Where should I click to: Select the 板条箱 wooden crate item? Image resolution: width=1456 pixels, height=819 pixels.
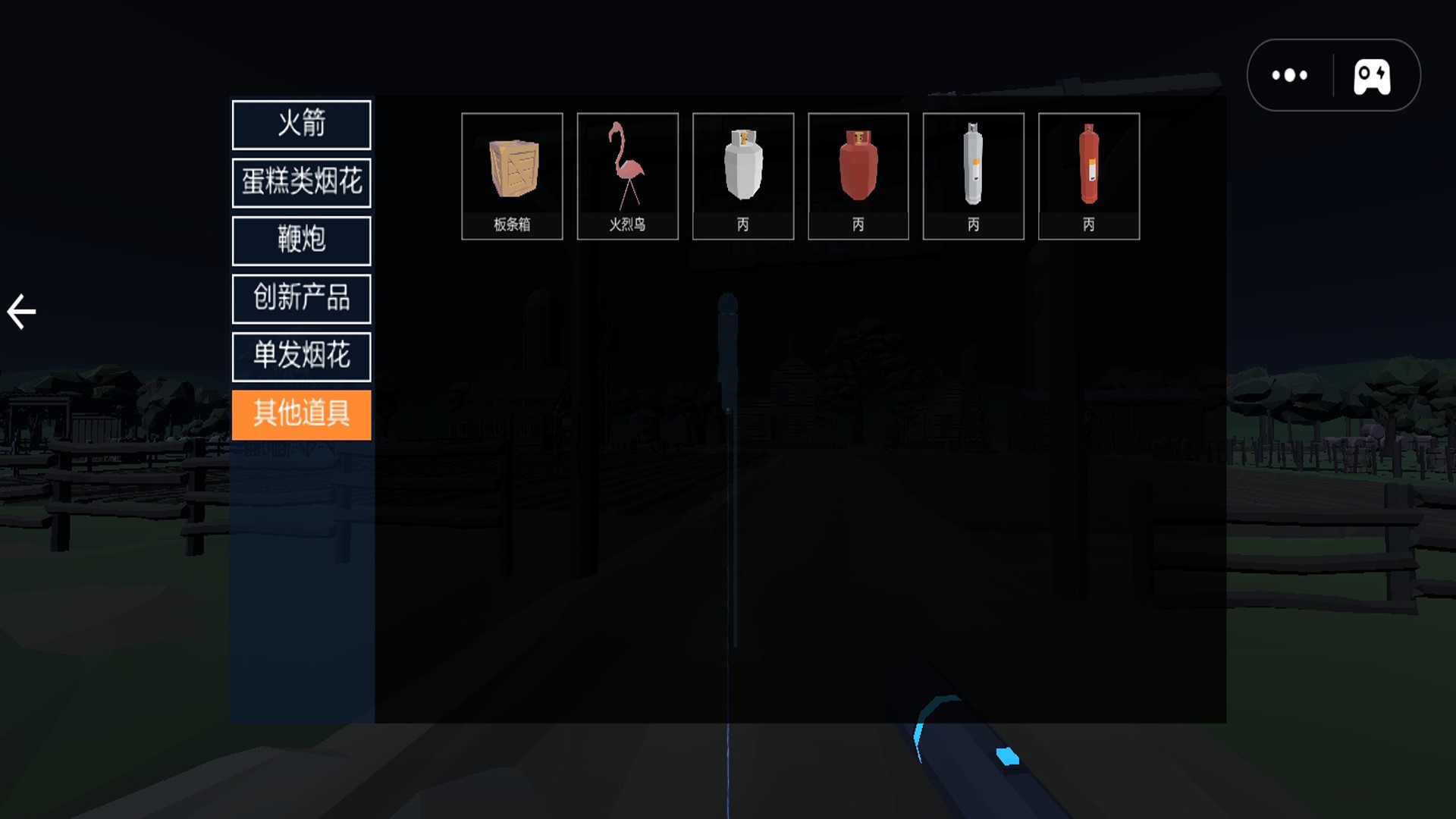pos(512,176)
